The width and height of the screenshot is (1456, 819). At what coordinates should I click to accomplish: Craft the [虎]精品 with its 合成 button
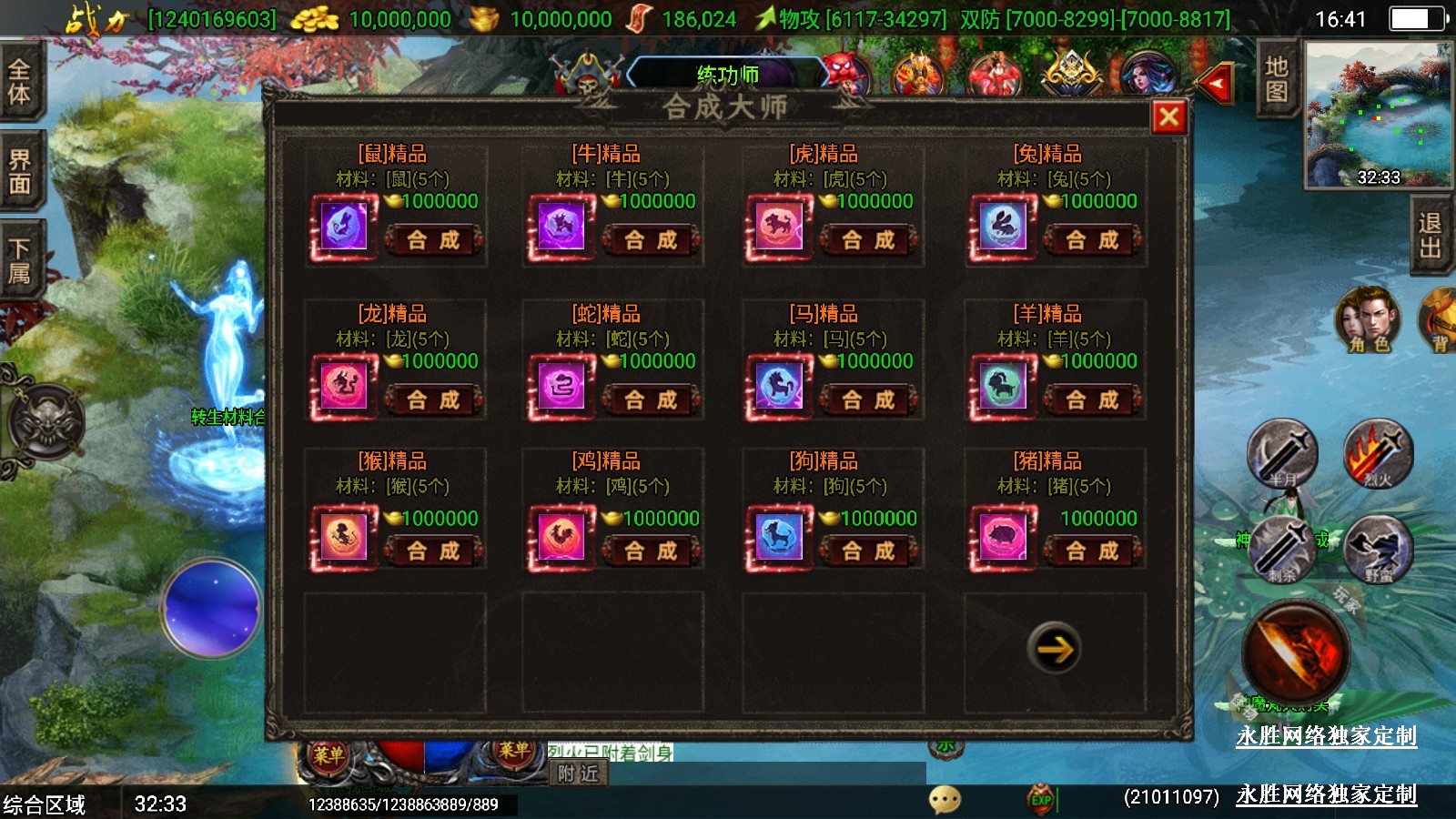(x=868, y=240)
